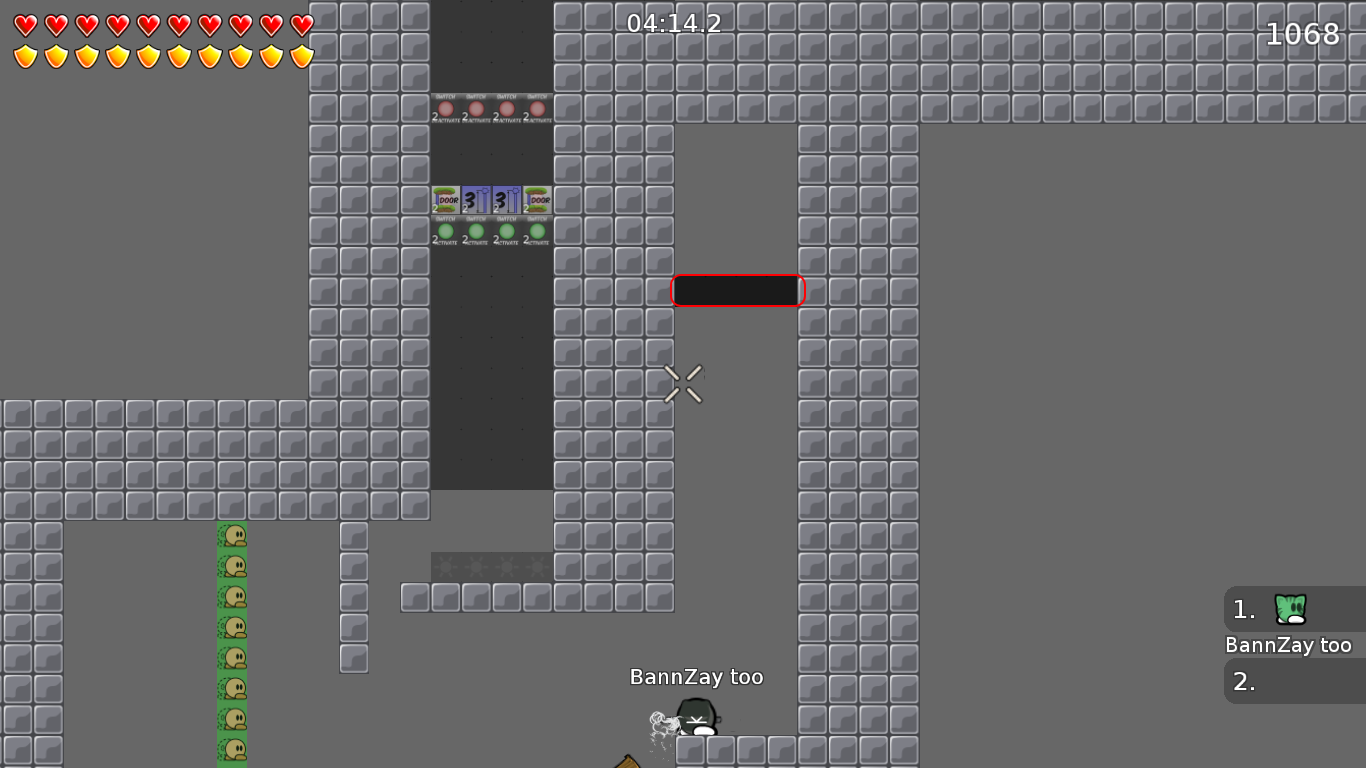Select the leftmost red deactivate switch

pyautogui.click(x=446, y=108)
